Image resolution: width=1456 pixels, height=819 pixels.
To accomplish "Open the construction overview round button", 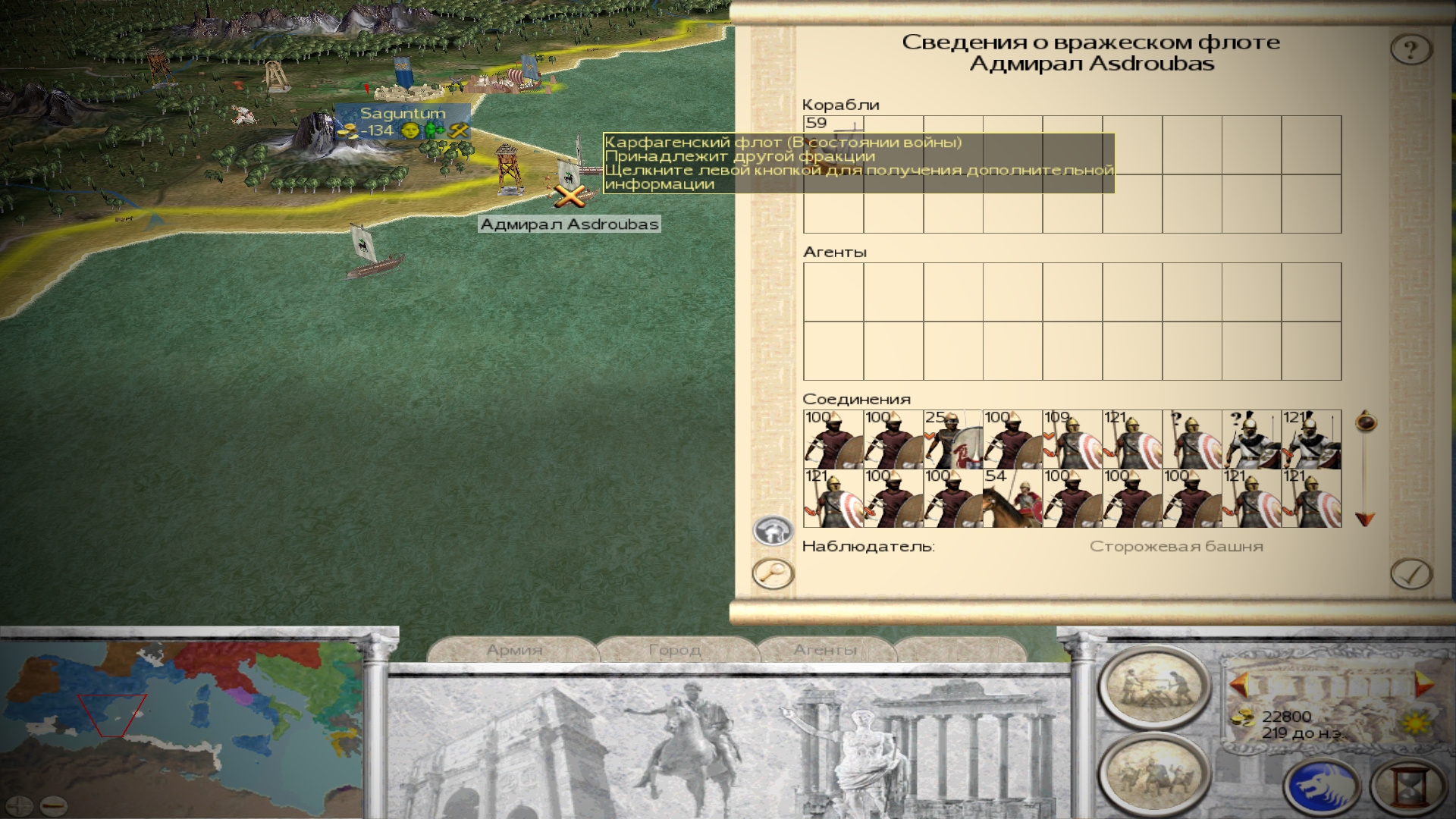I will point(1153,686).
